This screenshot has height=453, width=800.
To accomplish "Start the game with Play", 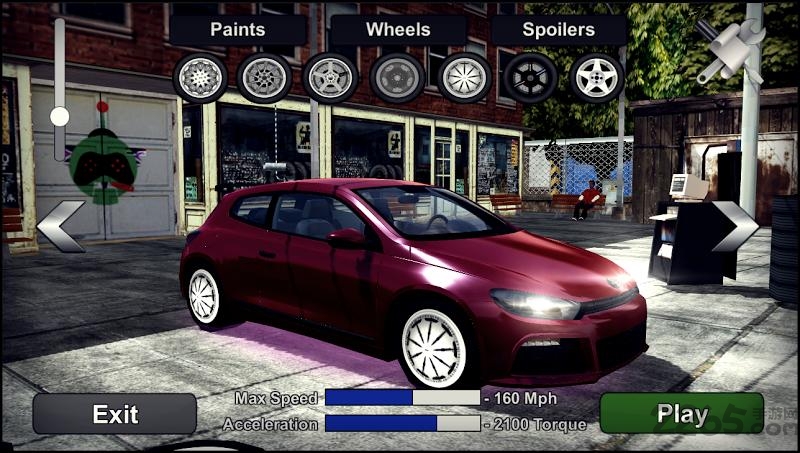I will click(681, 414).
